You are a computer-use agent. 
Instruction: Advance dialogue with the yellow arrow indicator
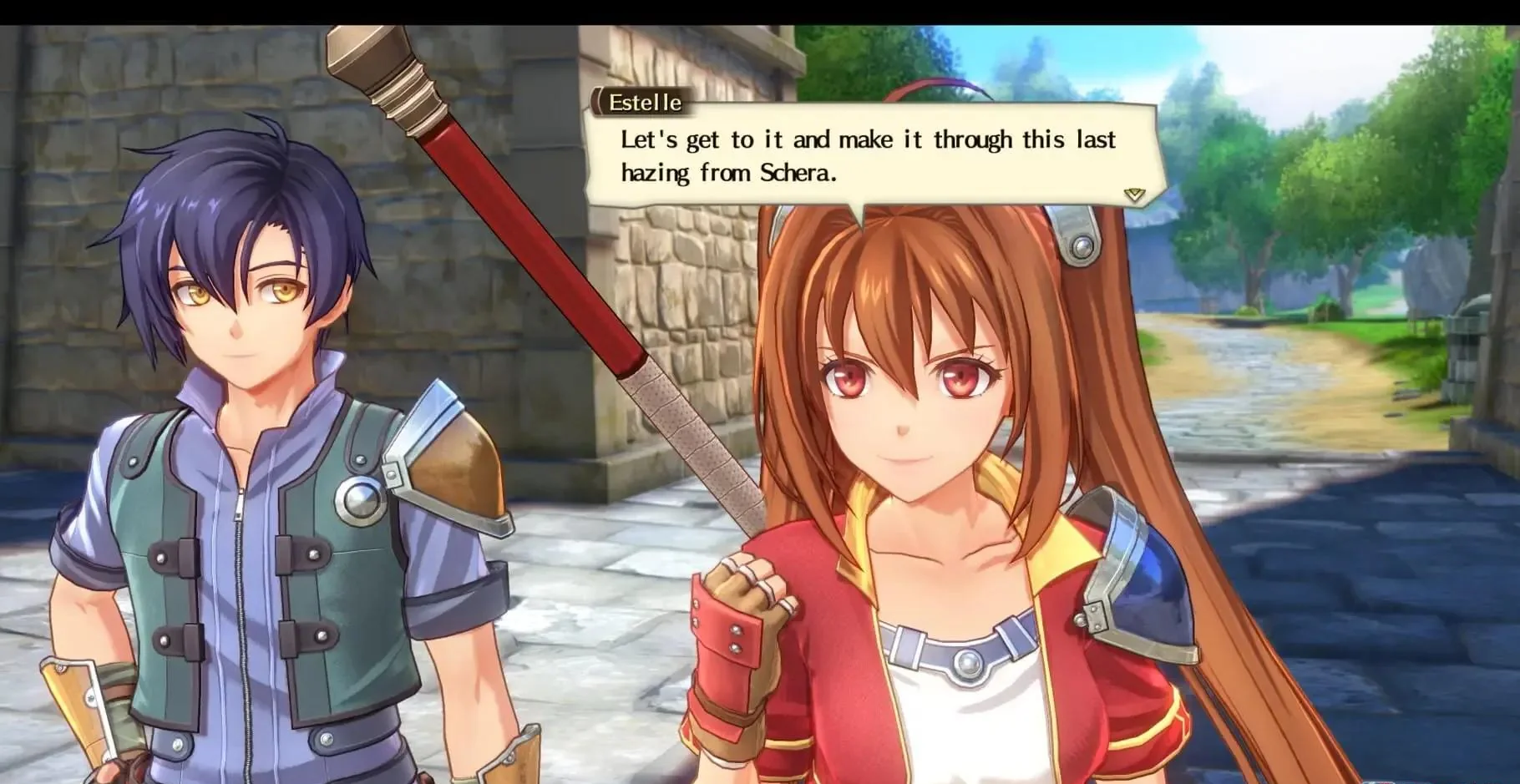pos(1133,195)
